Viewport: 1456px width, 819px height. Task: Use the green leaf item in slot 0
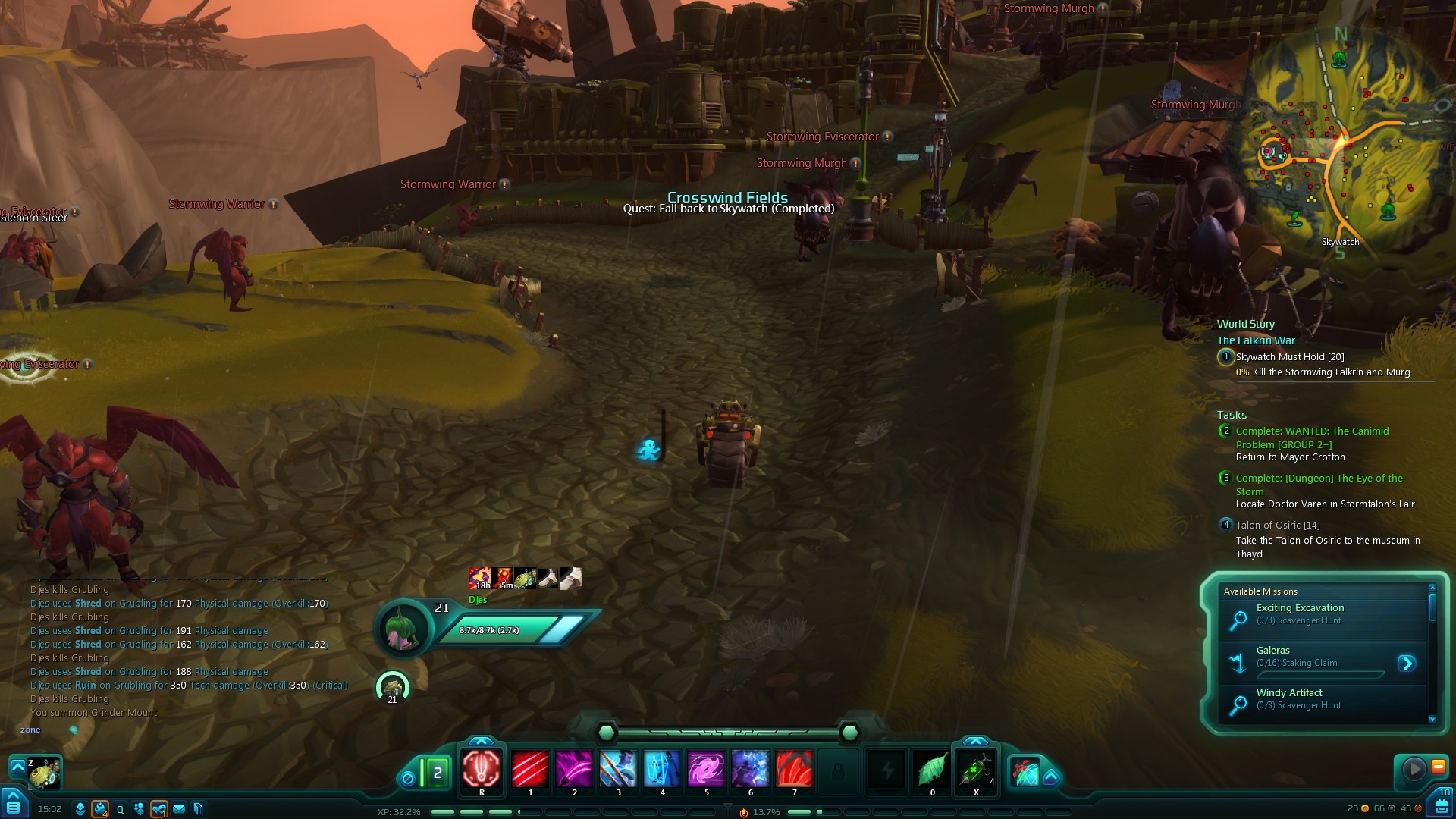tap(932, 769)
